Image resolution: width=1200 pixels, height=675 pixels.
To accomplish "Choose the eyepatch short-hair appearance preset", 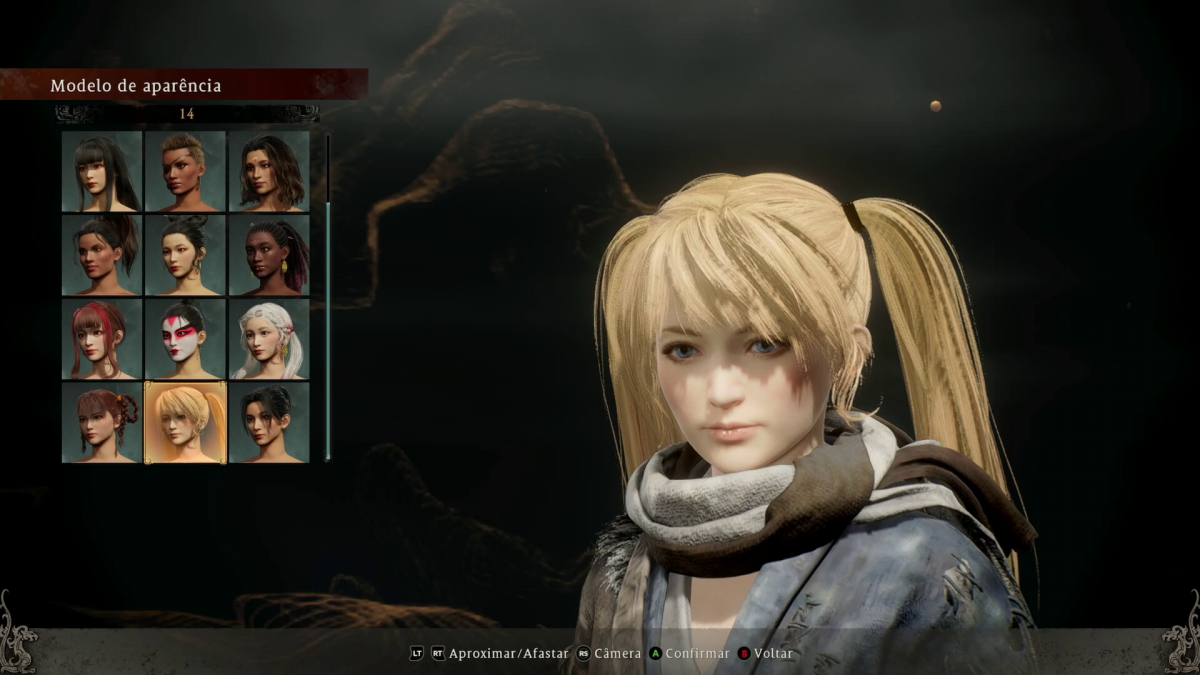I will coord(185,172).
